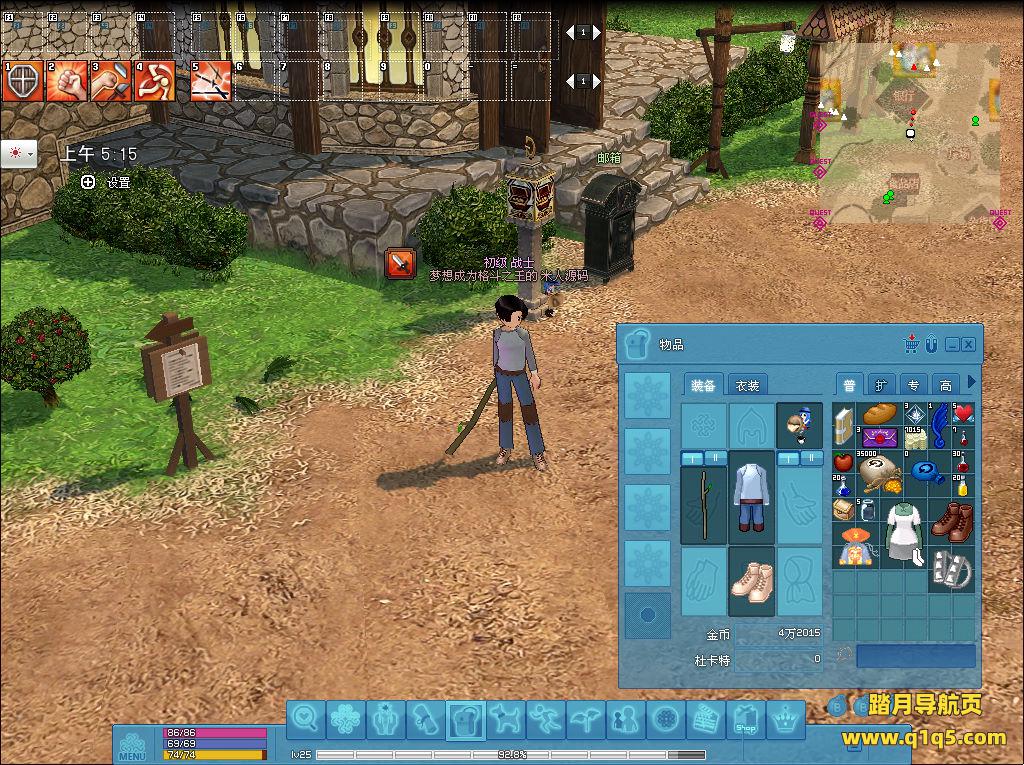Select the red apple in the bag
The height and width of the screenshot is (765, 1024).
tap(843, 463)
